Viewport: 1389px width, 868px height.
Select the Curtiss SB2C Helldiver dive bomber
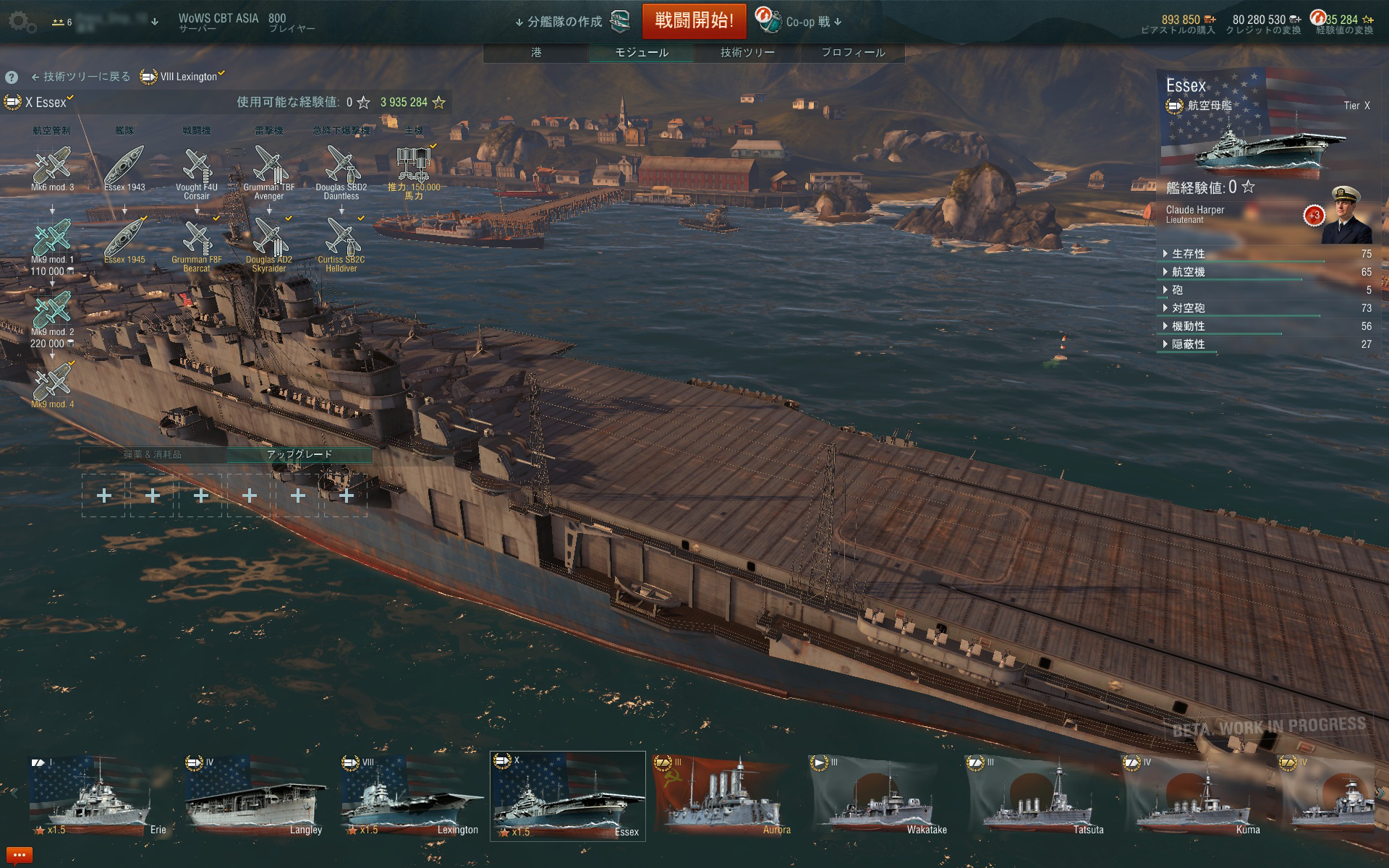pyautogui.click(x=341, y=239)
